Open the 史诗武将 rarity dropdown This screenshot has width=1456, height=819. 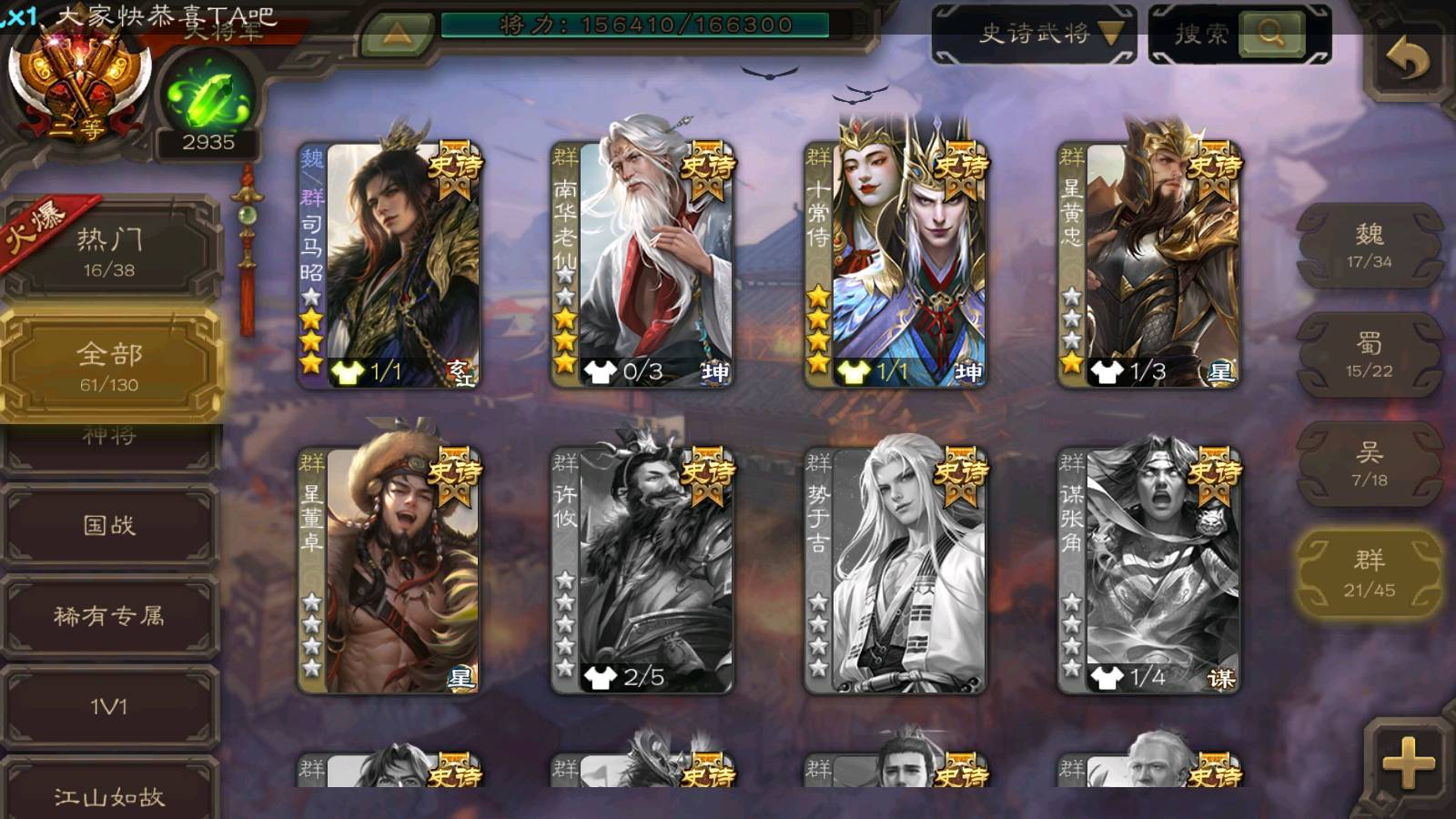tap(1034, 35)
